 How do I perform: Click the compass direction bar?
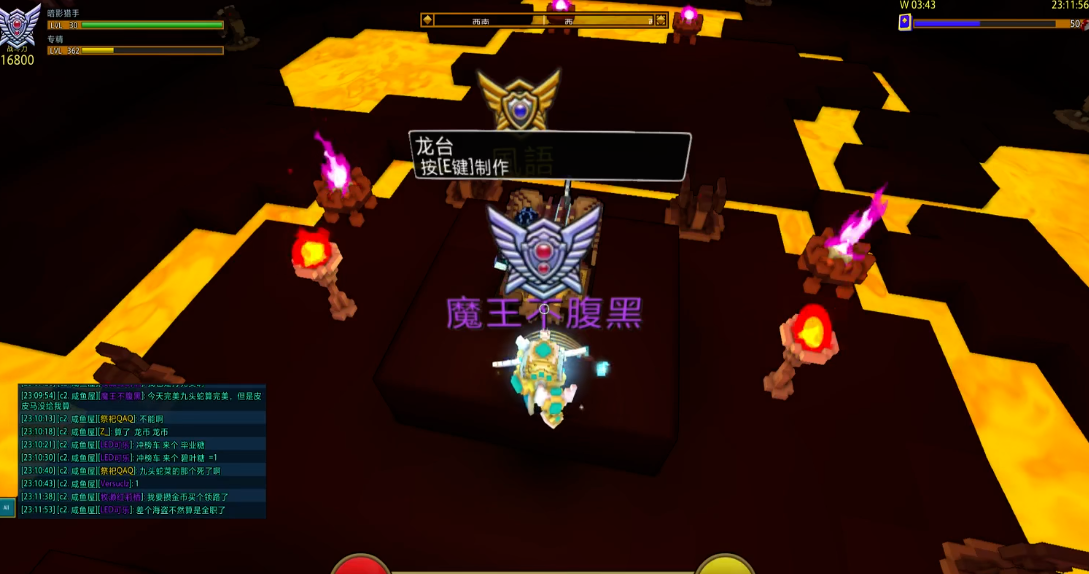(x=544, y=19)
